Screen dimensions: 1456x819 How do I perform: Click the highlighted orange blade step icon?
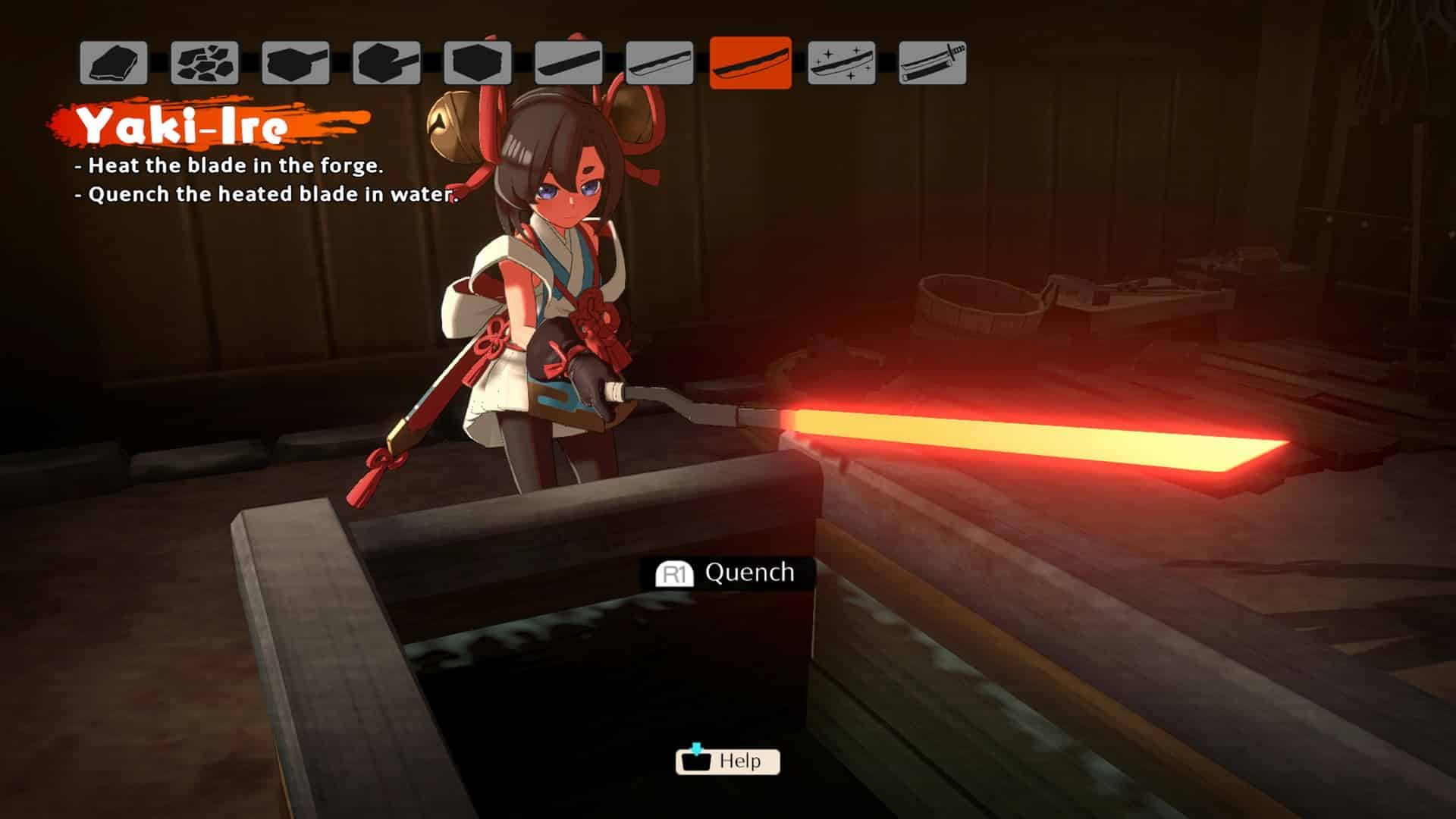pyautogui.click(x=751, y=63)
